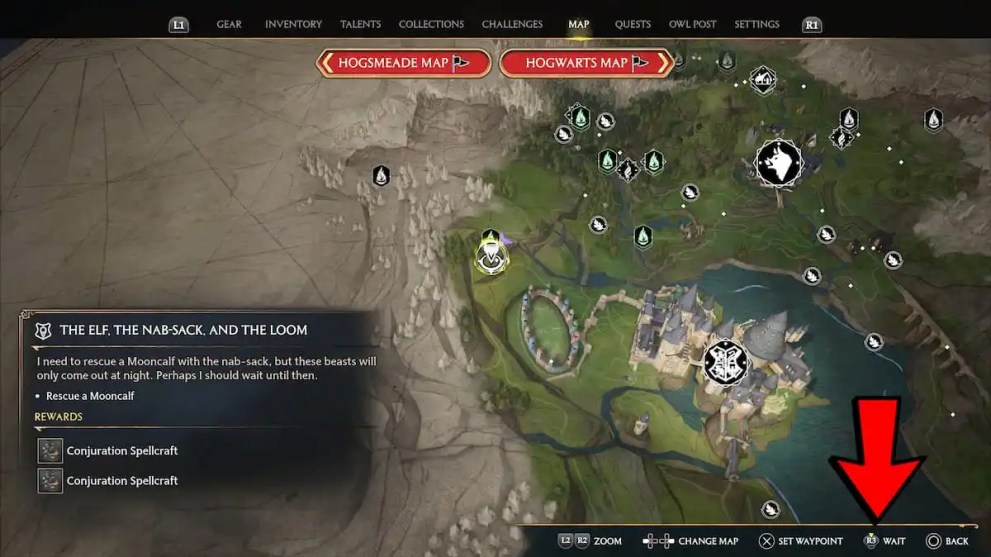Viewport: 991px width, 557px height.
Task: Open the Owl Post tab
Action: pos(693,24)
